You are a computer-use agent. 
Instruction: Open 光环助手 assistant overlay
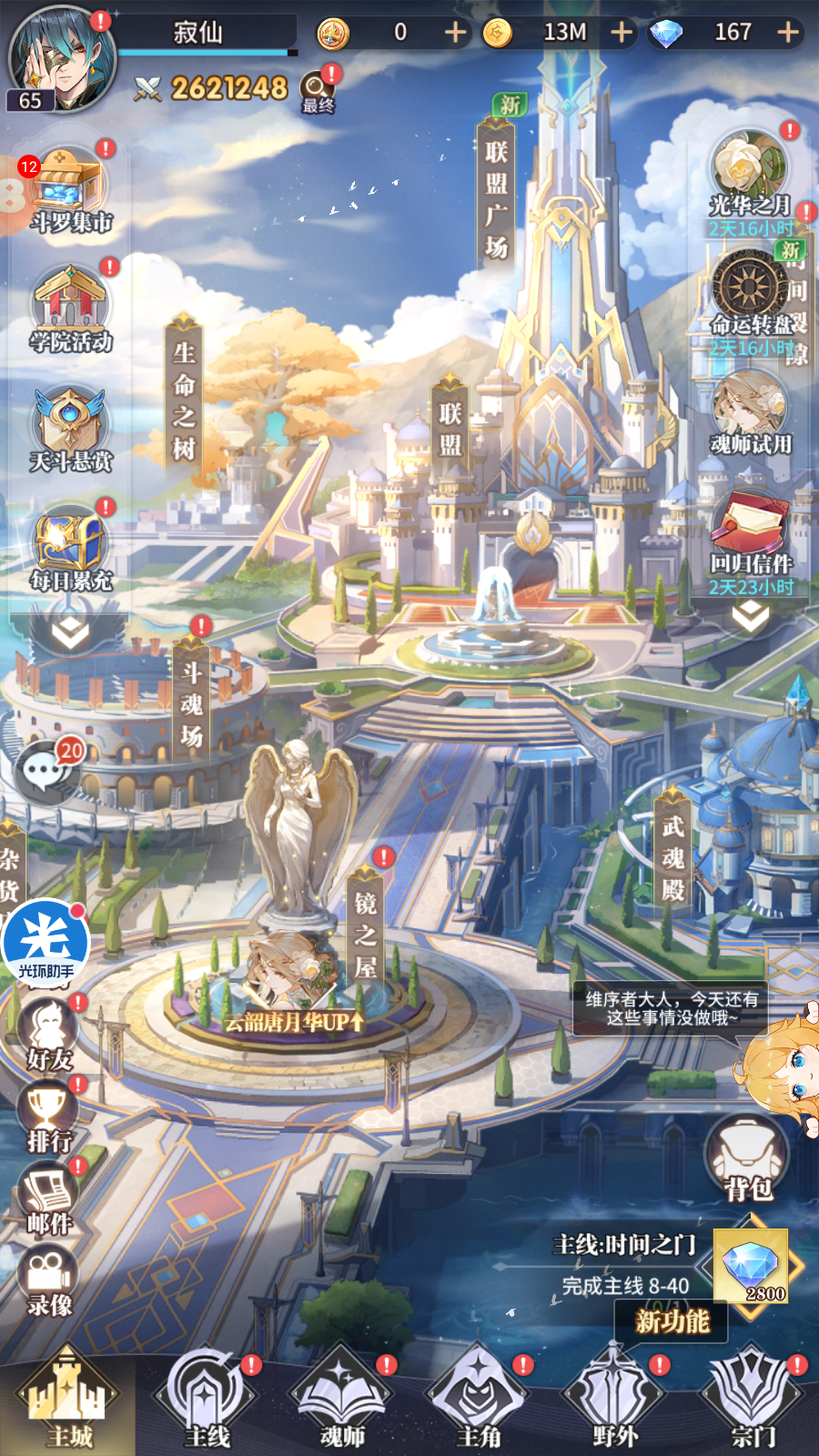click(x=45, y=944)
